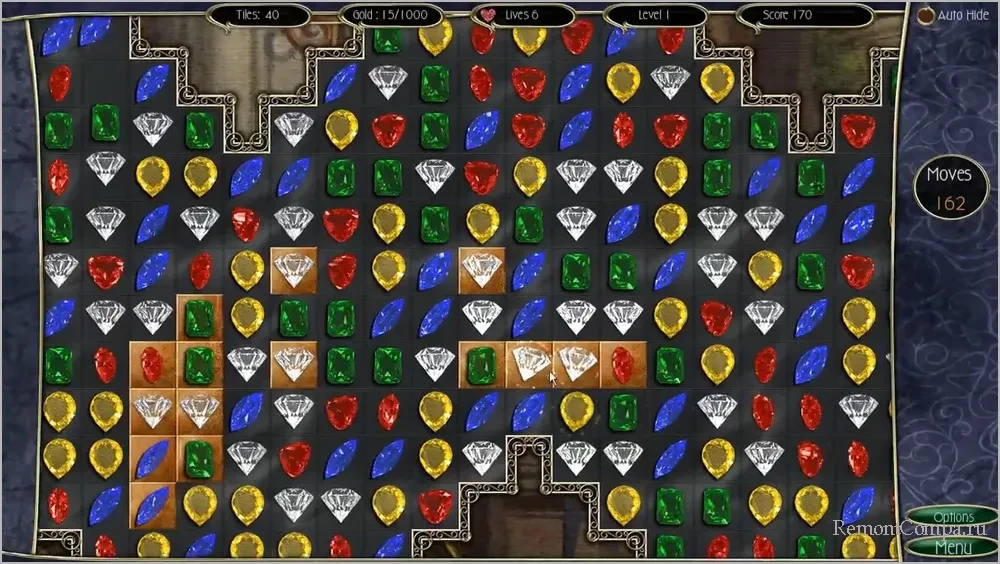The height and width of the screenshot is (564, 1000).
Task: Click the green Menu button
Action: click(x=953, y=547)
